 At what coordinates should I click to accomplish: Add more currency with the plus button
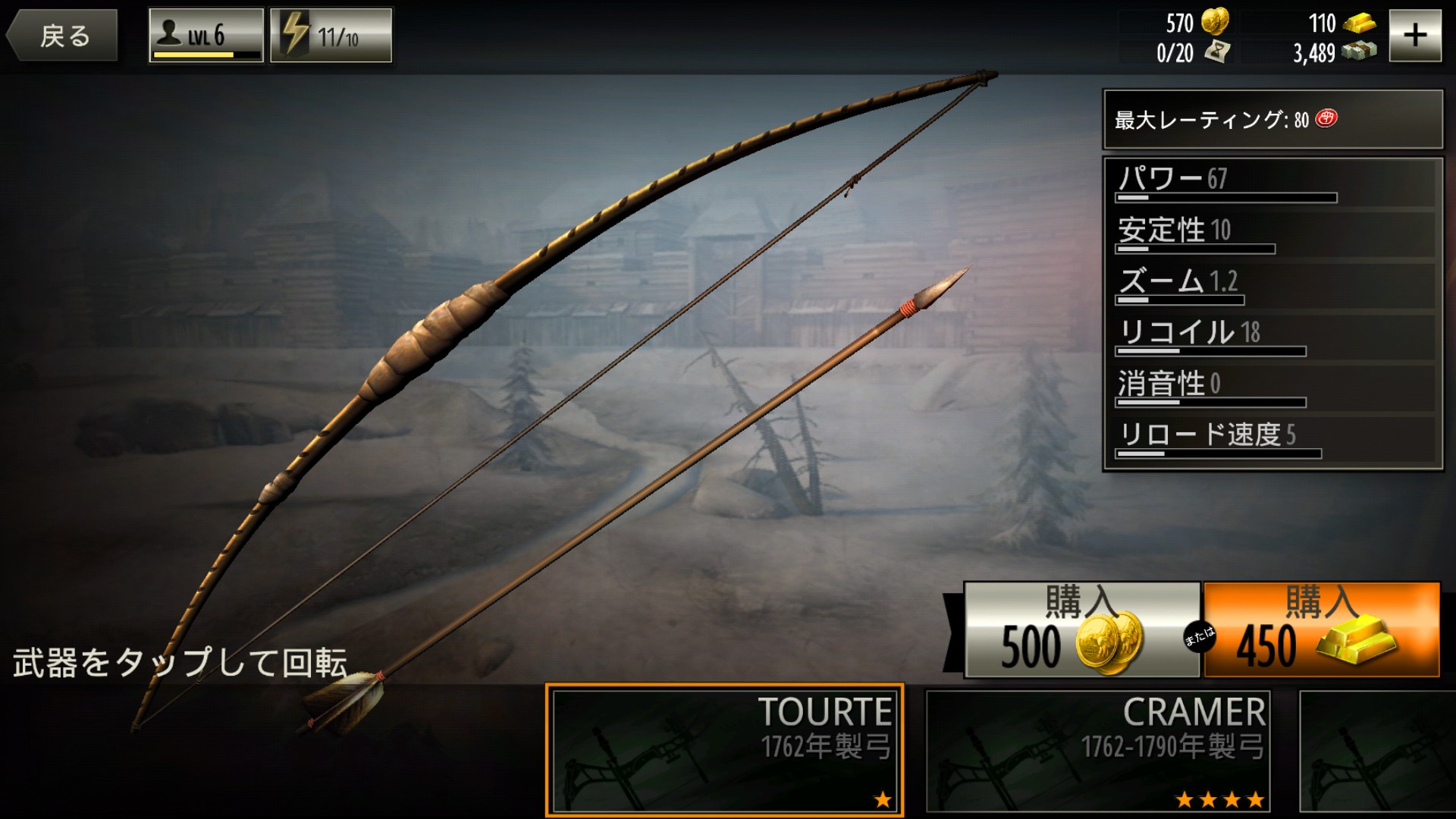coord(1414,36)
